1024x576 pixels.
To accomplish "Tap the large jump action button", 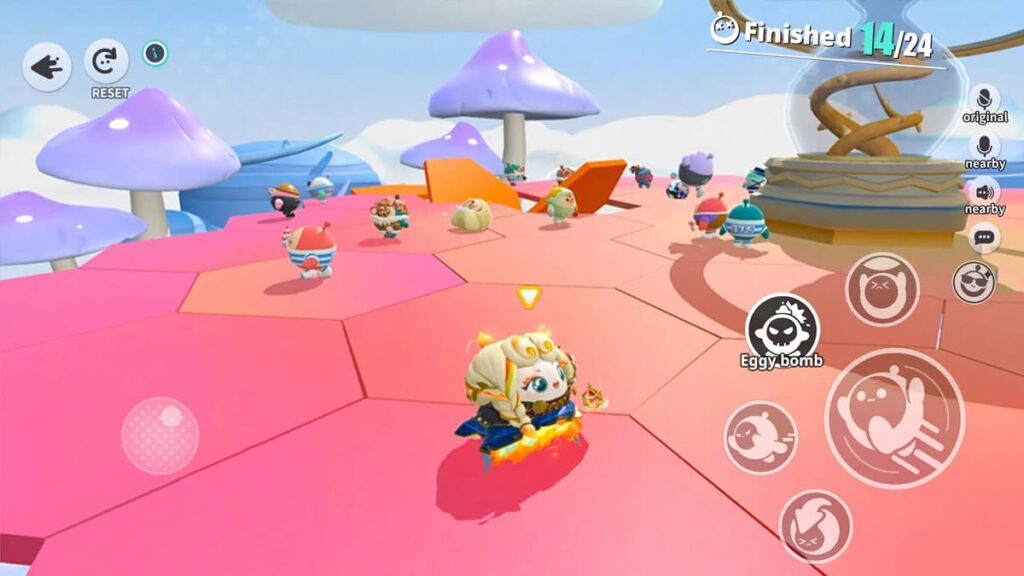I will point(893,418).
